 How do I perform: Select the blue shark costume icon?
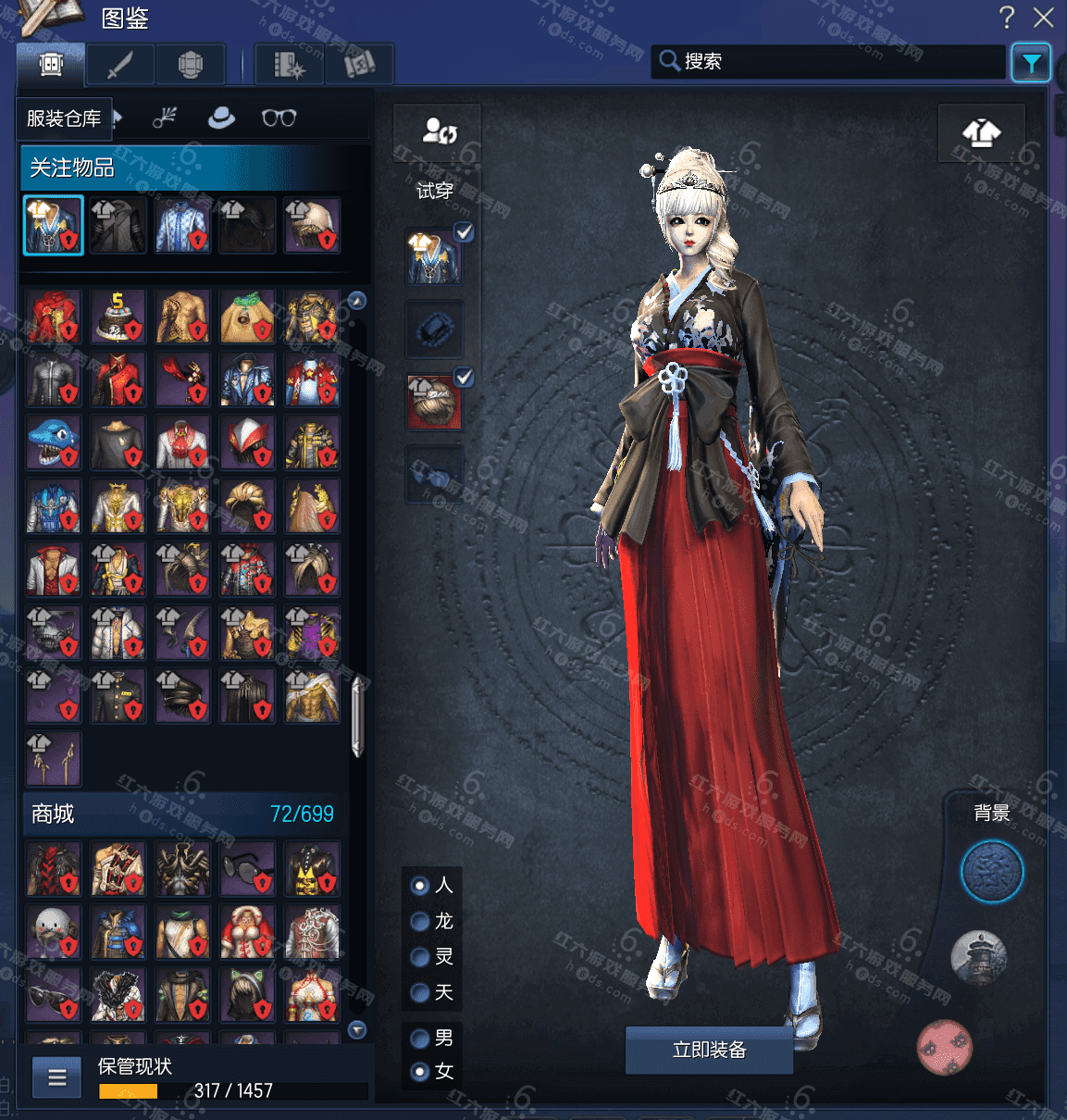tap(54, 442)
